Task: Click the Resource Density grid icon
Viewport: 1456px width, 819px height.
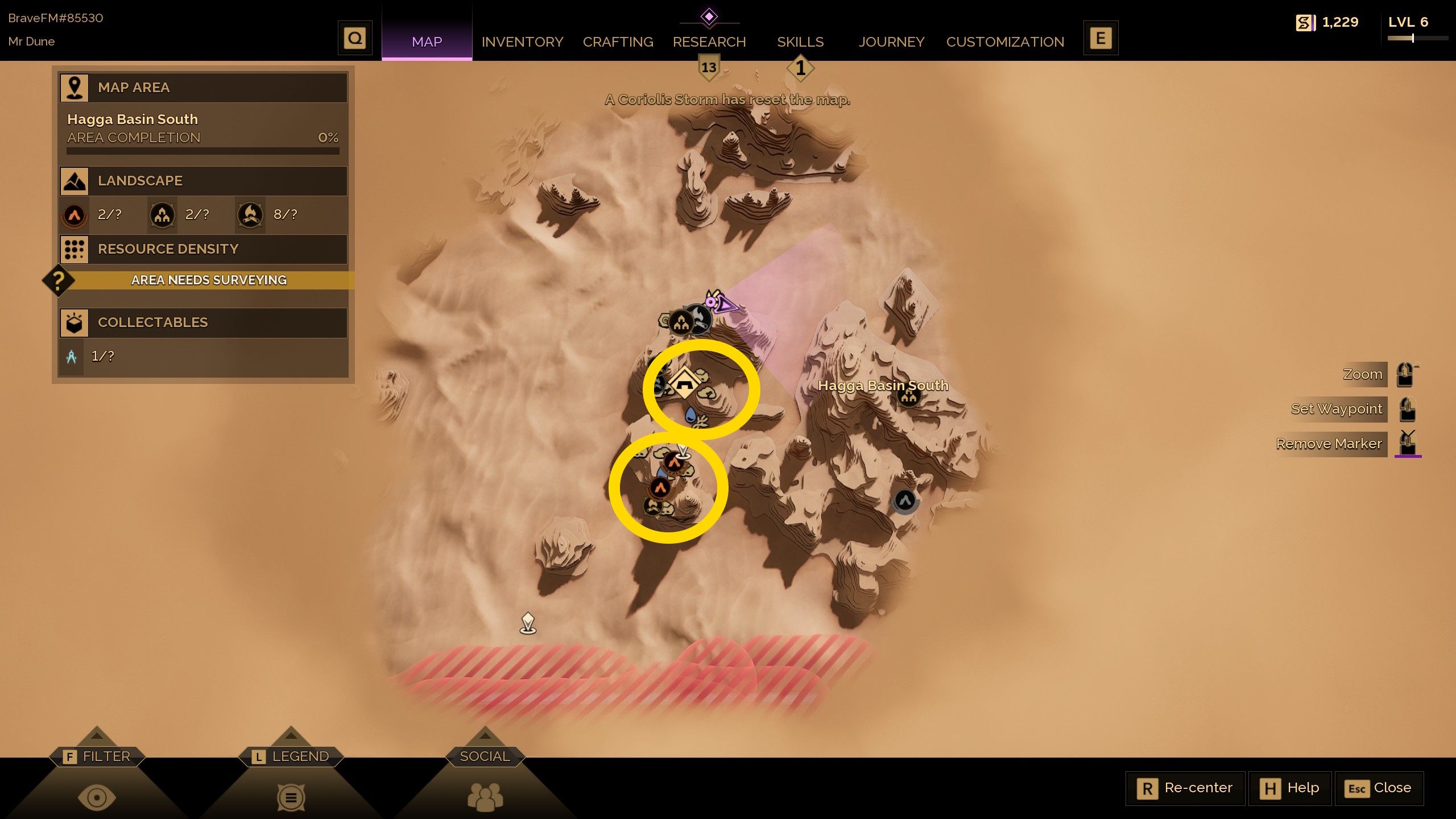Action: click(x=74, y=249)
